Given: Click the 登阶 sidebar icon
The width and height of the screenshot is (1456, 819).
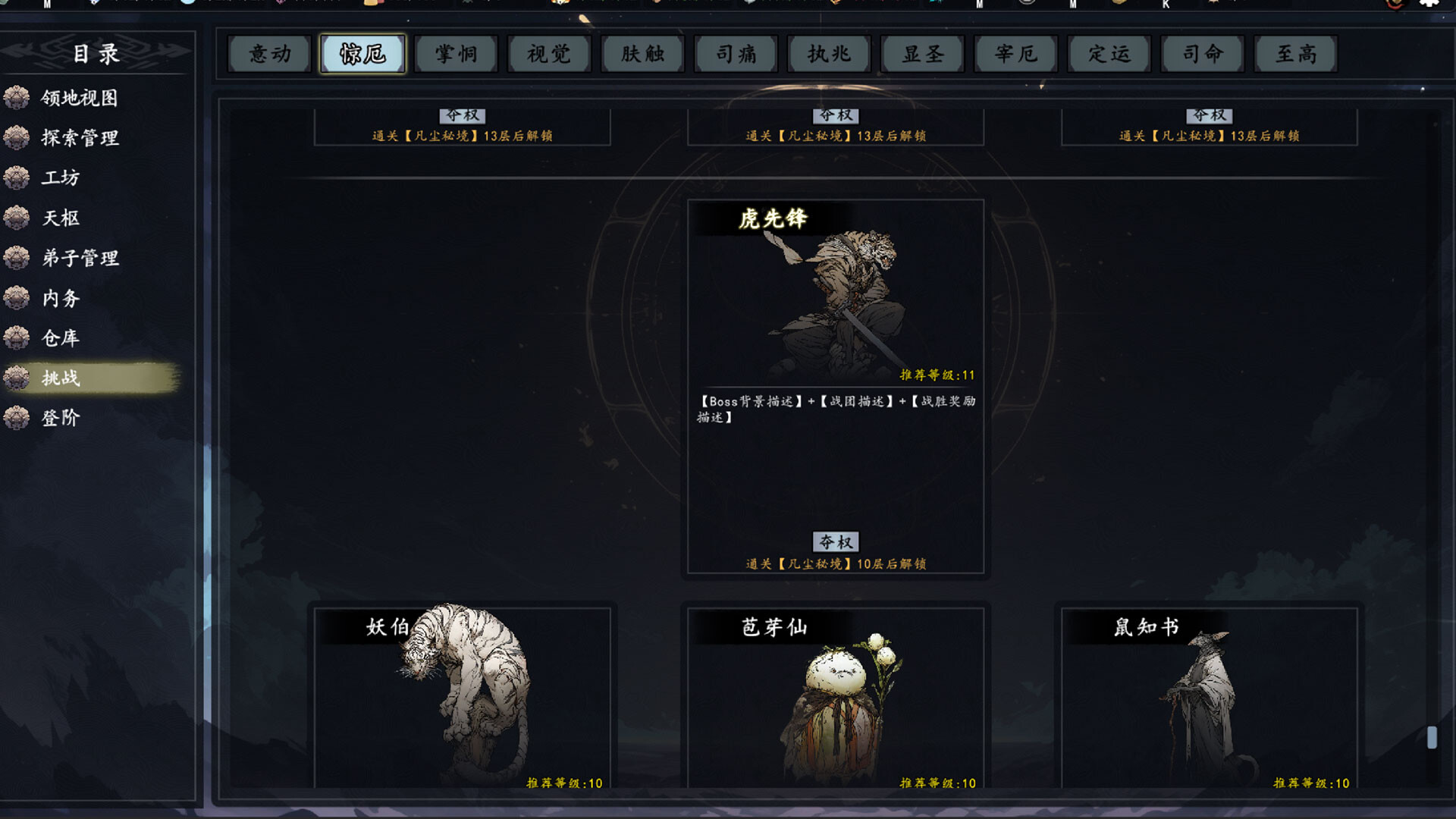Looking at the screenshot, I should click(17, 418).
